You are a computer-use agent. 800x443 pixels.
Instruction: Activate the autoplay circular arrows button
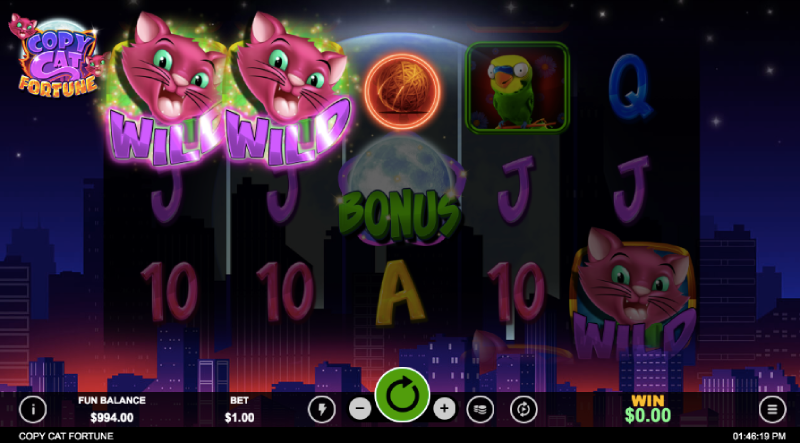coord(523,408)
